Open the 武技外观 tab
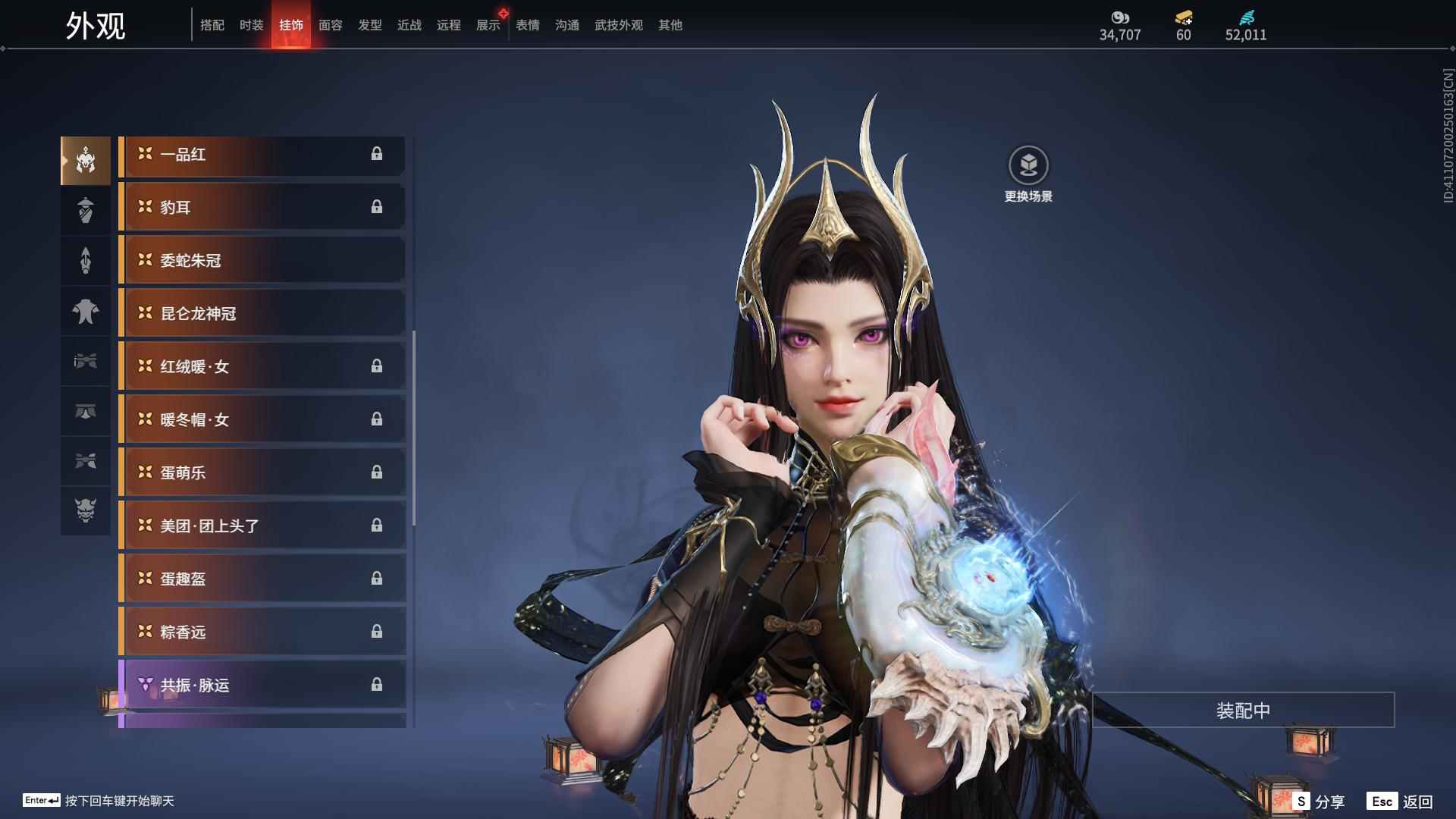The image size is (1456, 819). pos(618,25)
